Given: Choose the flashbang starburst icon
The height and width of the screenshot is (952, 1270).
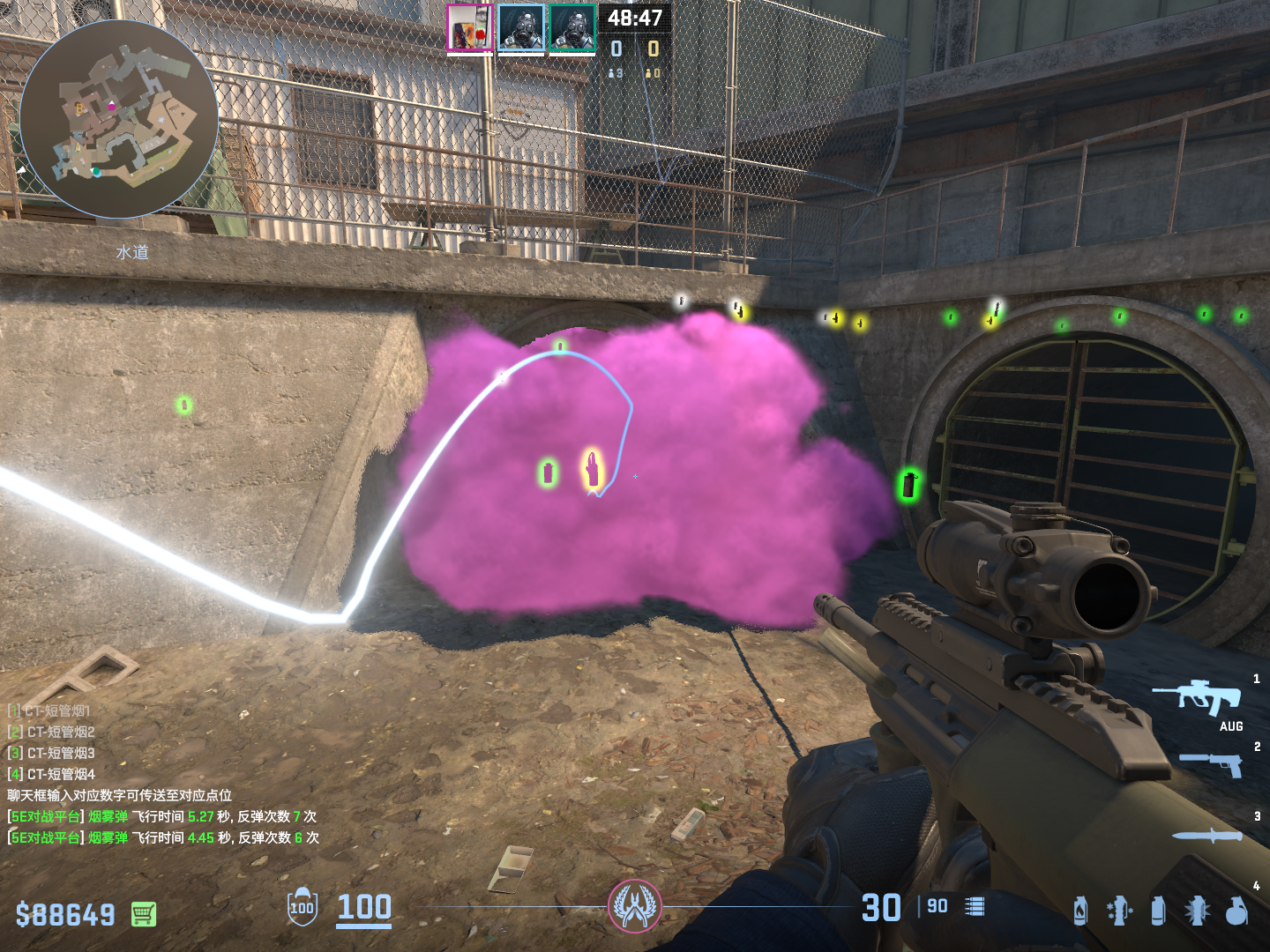Looking at the screenshot, I should pos(1197,911).
